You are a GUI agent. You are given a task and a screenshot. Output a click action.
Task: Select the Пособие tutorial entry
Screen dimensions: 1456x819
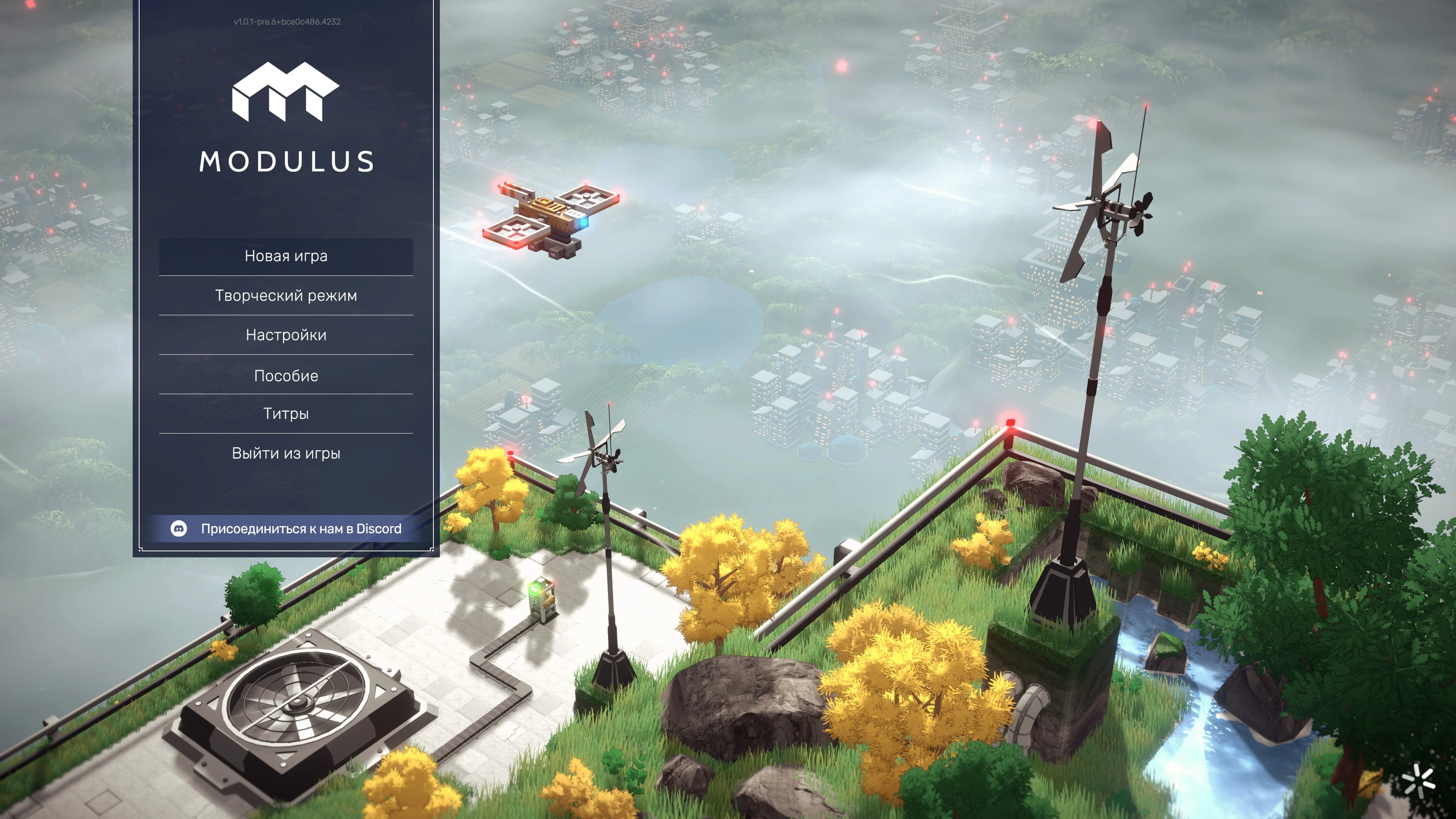click(286, 376)
